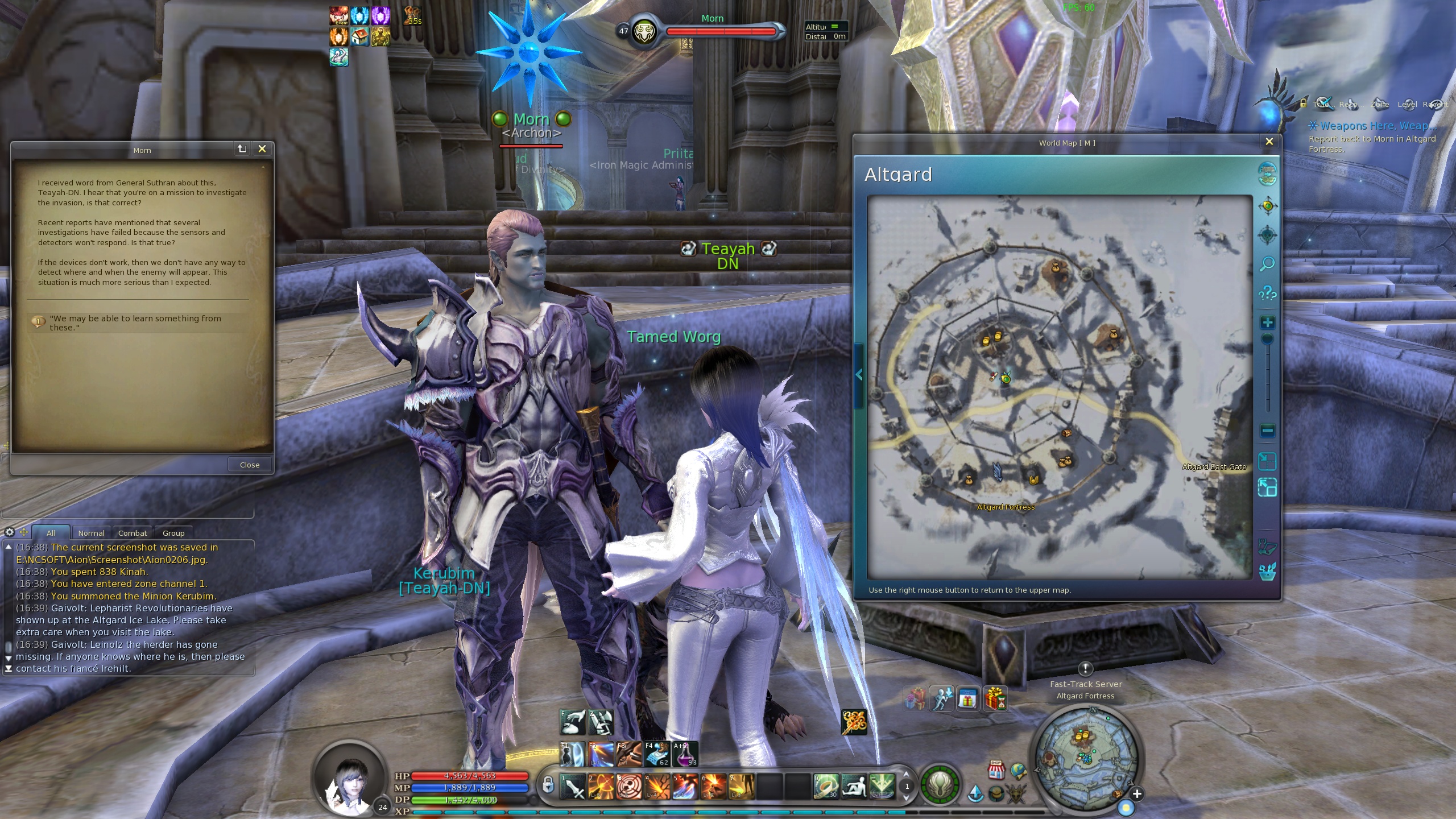Switch chat to the Group tab
Viewport: 1456px width, 819px height.
tap(173, 533)
